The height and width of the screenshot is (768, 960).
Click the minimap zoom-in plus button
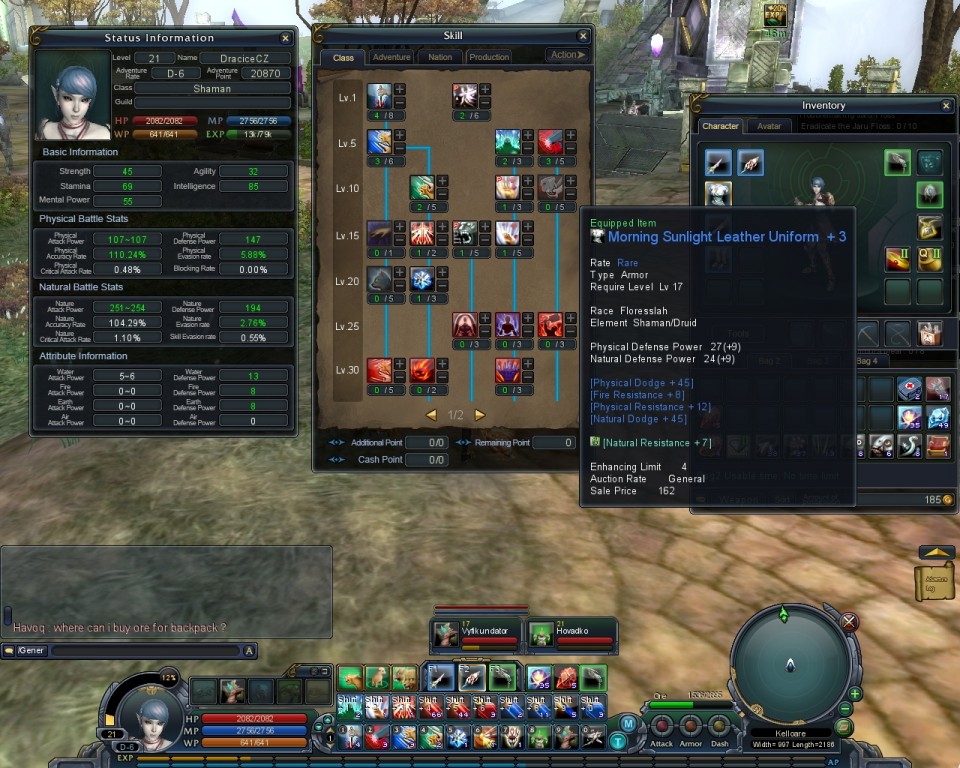(856, 694)
